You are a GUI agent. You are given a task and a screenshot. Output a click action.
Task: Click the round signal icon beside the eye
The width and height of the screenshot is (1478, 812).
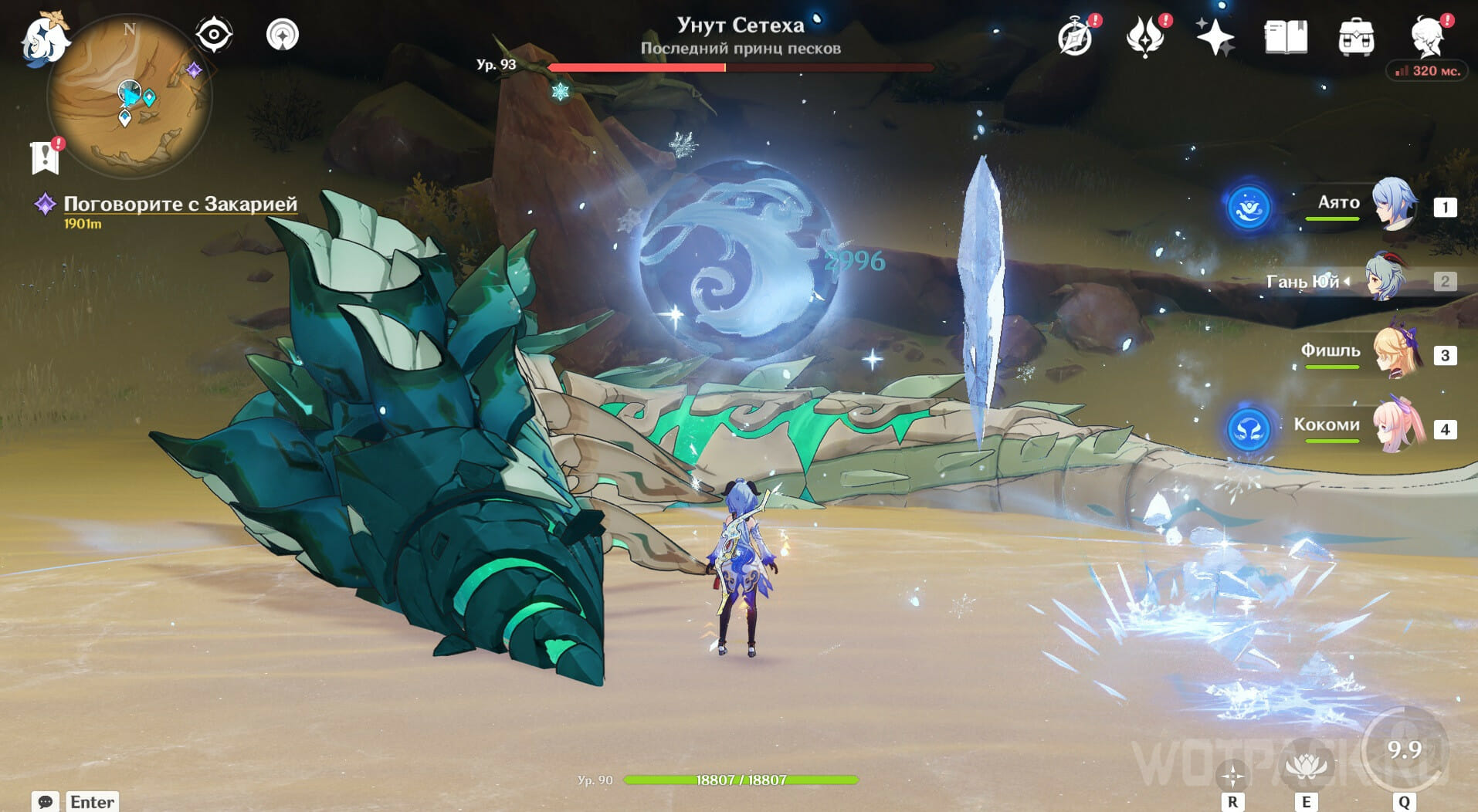pos(282,35)
